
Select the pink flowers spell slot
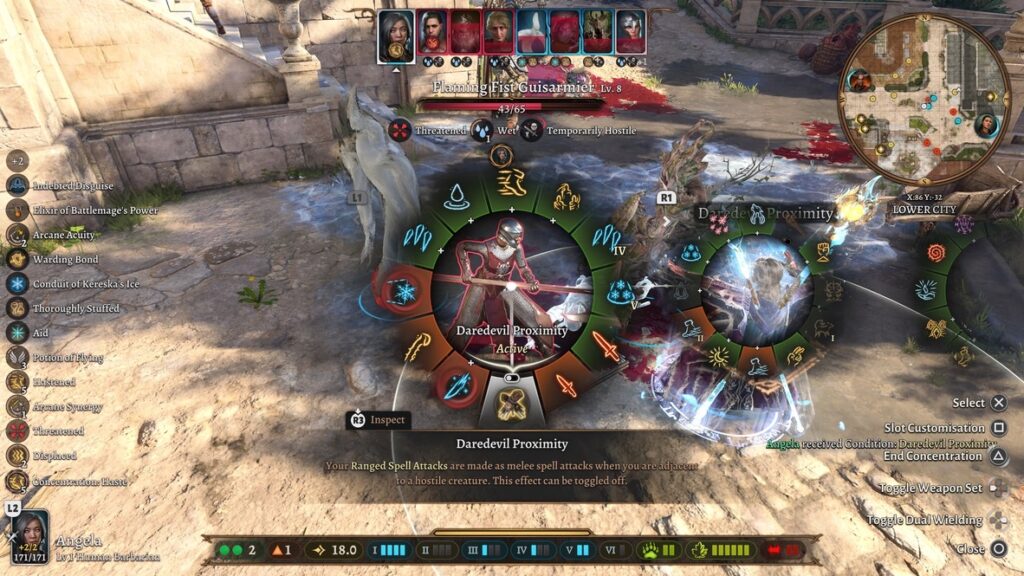718,222
